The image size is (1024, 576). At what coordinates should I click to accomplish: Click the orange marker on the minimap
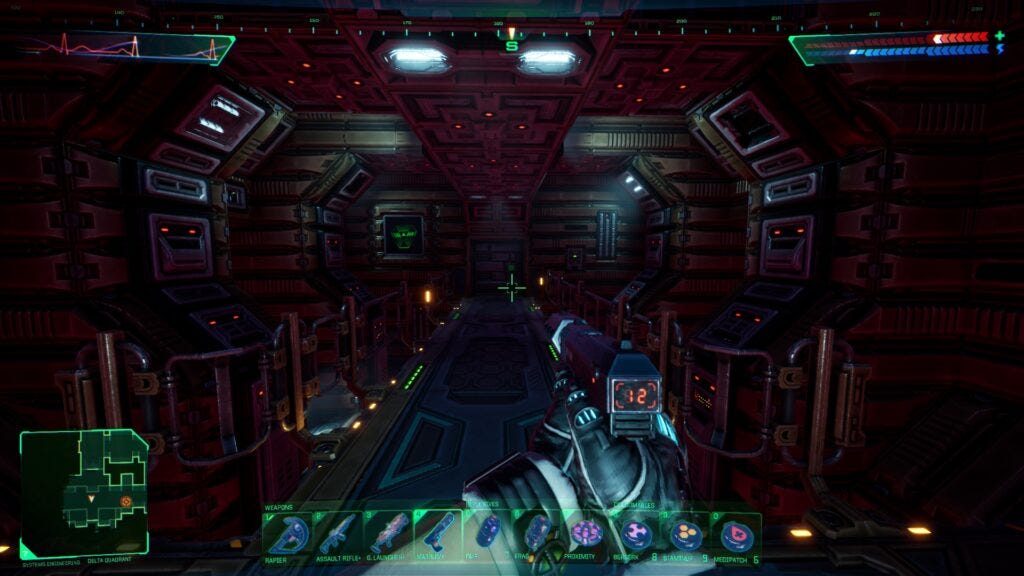(x=126, y=501)
